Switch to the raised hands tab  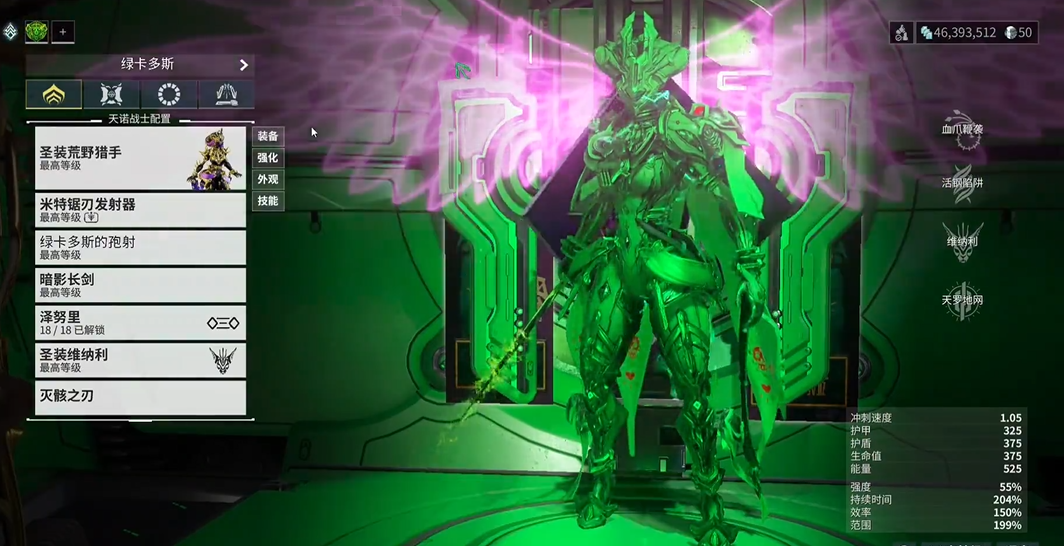[226, 94]
